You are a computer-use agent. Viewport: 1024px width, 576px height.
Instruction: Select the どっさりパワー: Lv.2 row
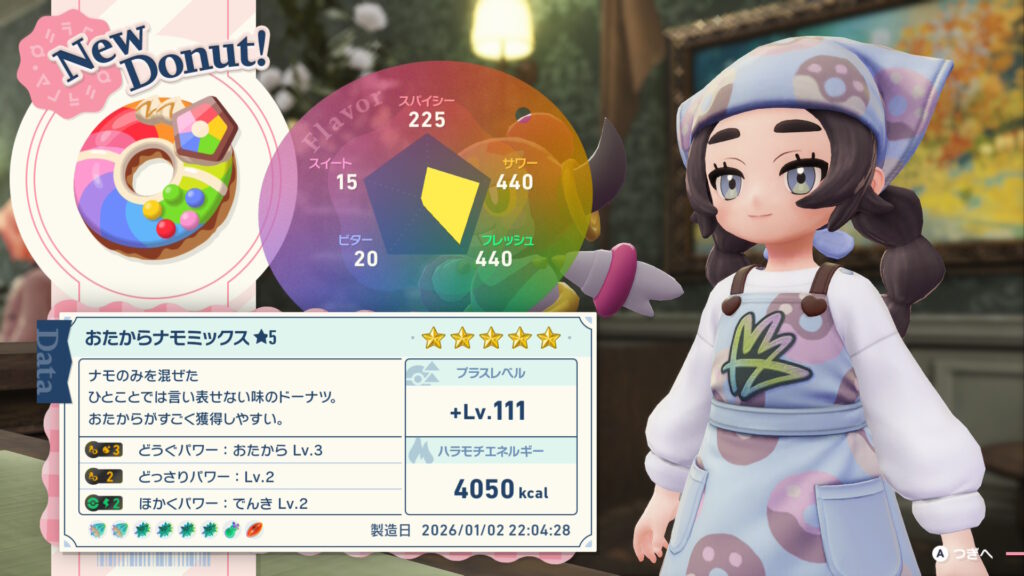(x=240, y=476)
